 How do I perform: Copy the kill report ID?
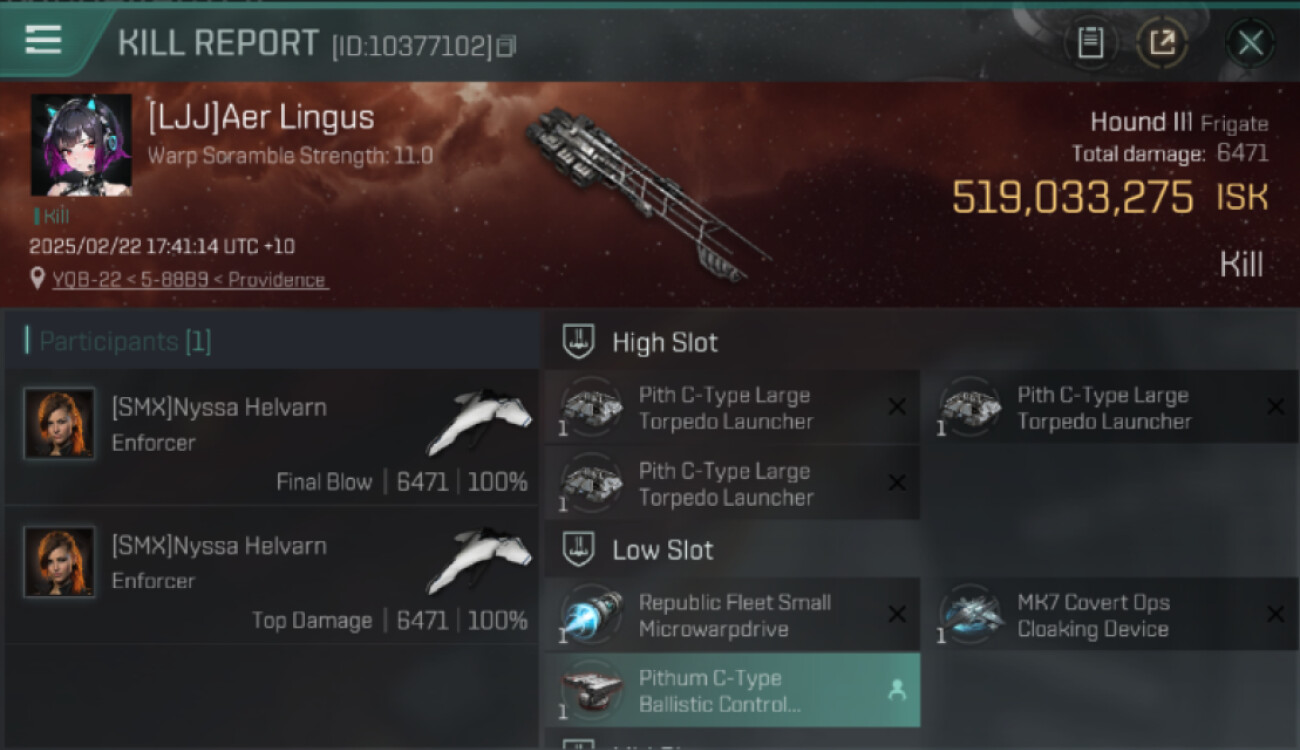[506, 46]
